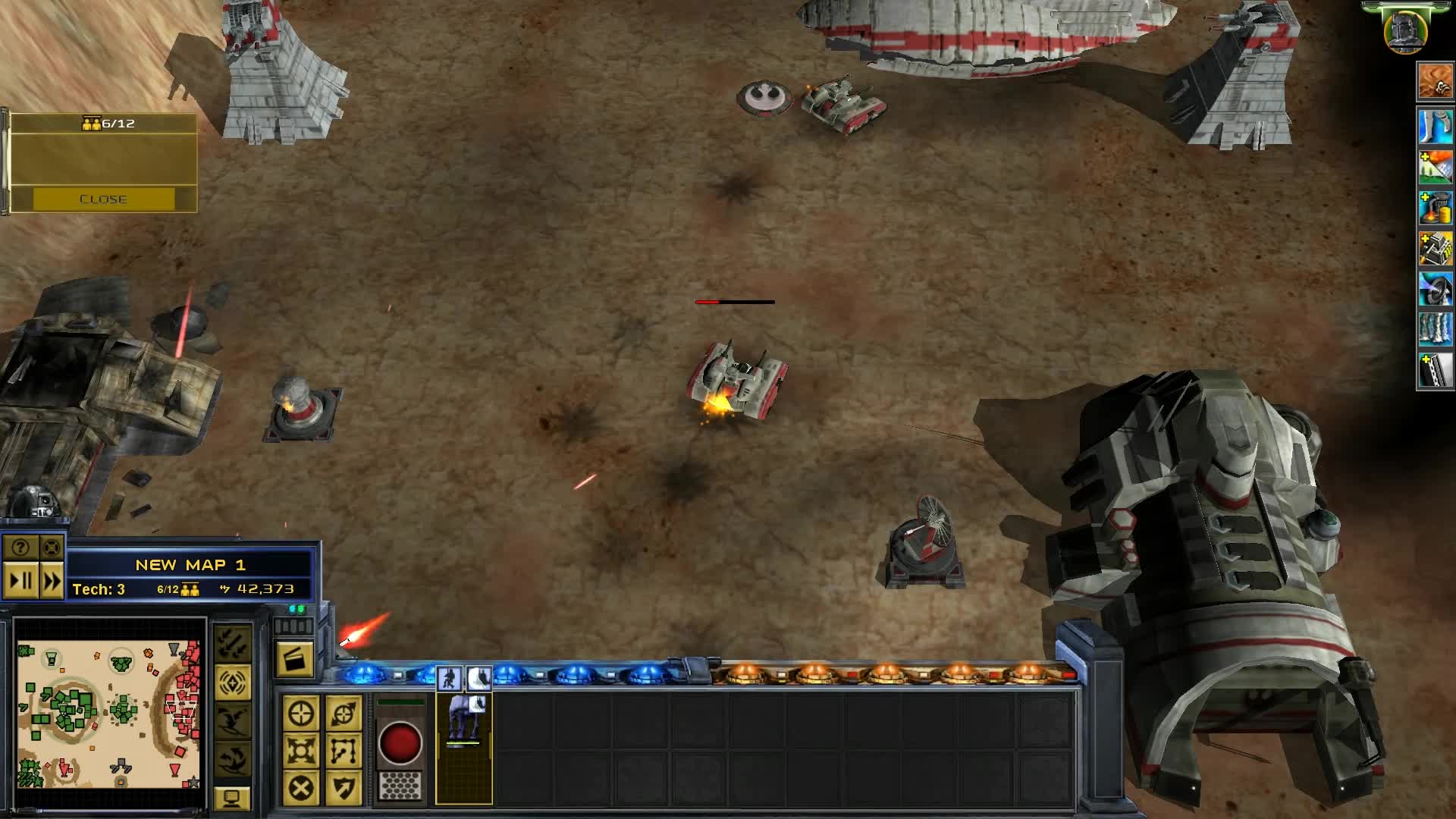Select the attack-move command icon

point(344,713)
